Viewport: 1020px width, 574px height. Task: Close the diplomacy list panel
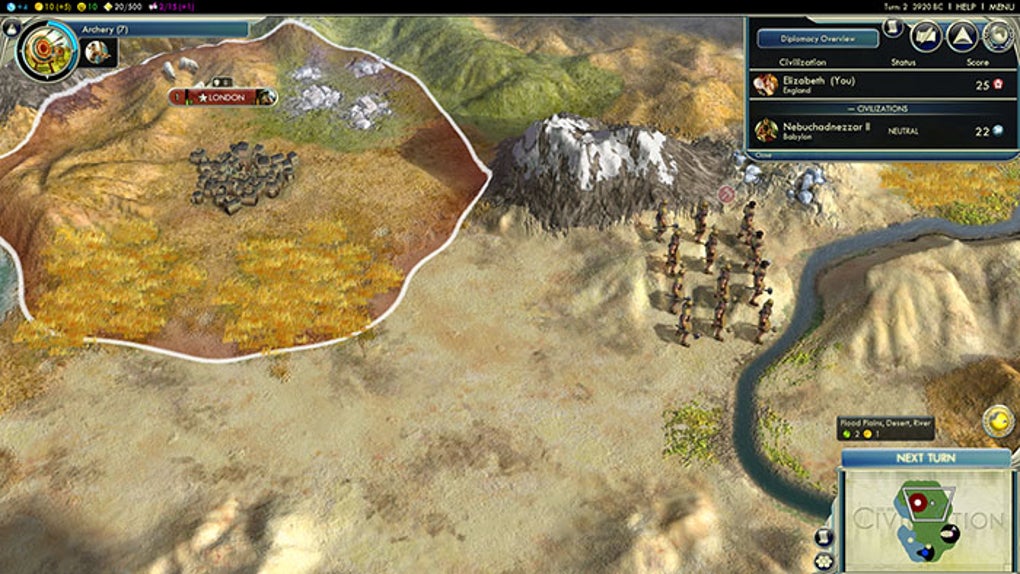click(x=764, y=155)
